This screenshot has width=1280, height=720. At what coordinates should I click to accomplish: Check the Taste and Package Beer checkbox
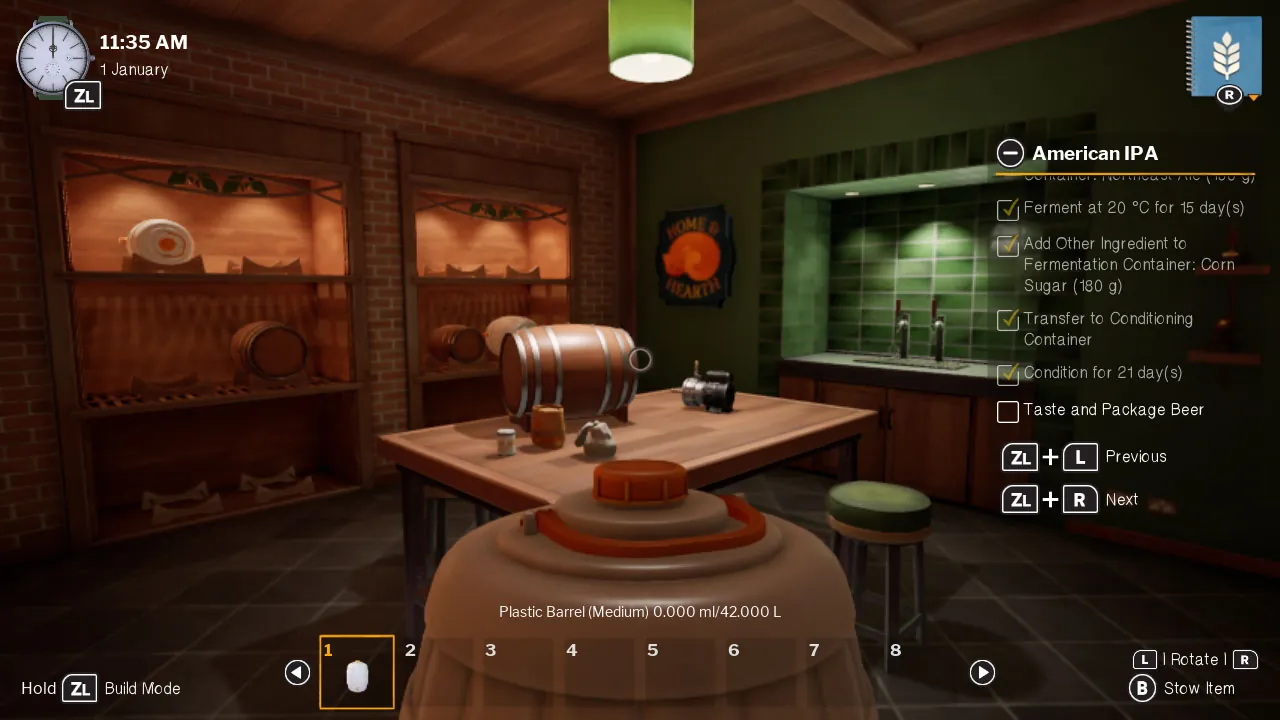click(x=1008, y=411)
